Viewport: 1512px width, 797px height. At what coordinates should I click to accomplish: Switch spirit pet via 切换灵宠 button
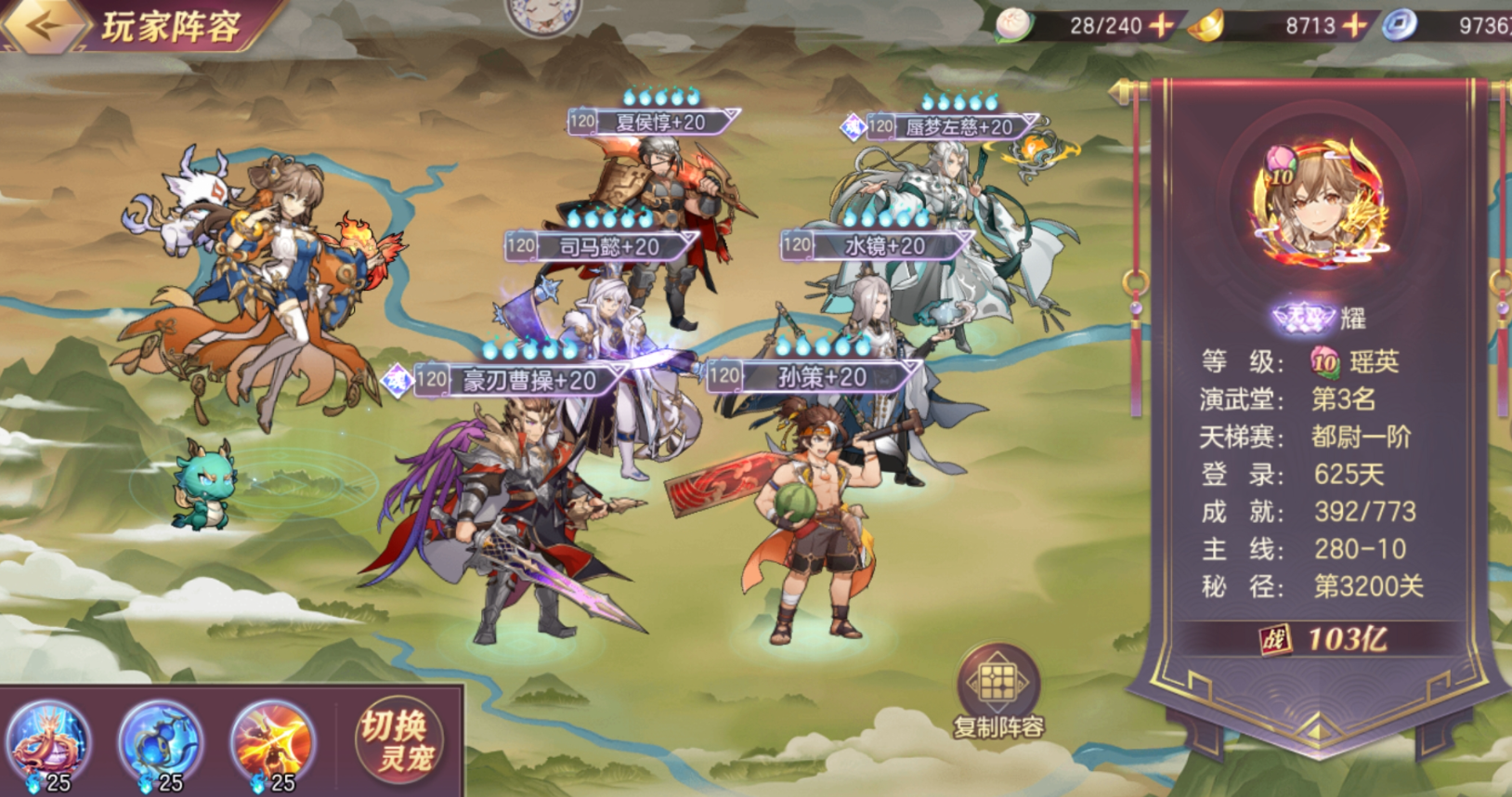click(x=398, y=741)
